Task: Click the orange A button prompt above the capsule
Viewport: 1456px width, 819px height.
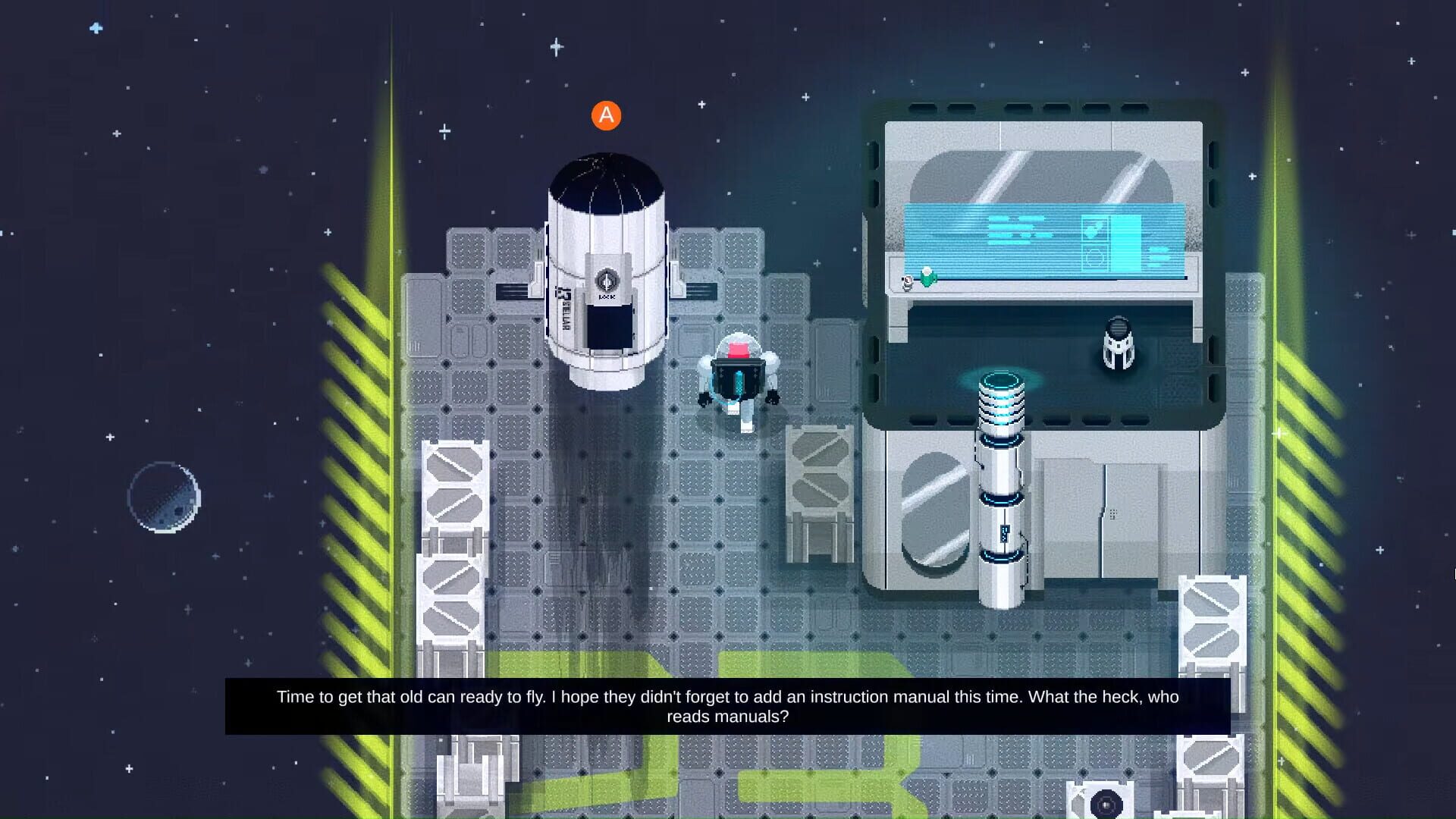Action: [x=606, y=115]
